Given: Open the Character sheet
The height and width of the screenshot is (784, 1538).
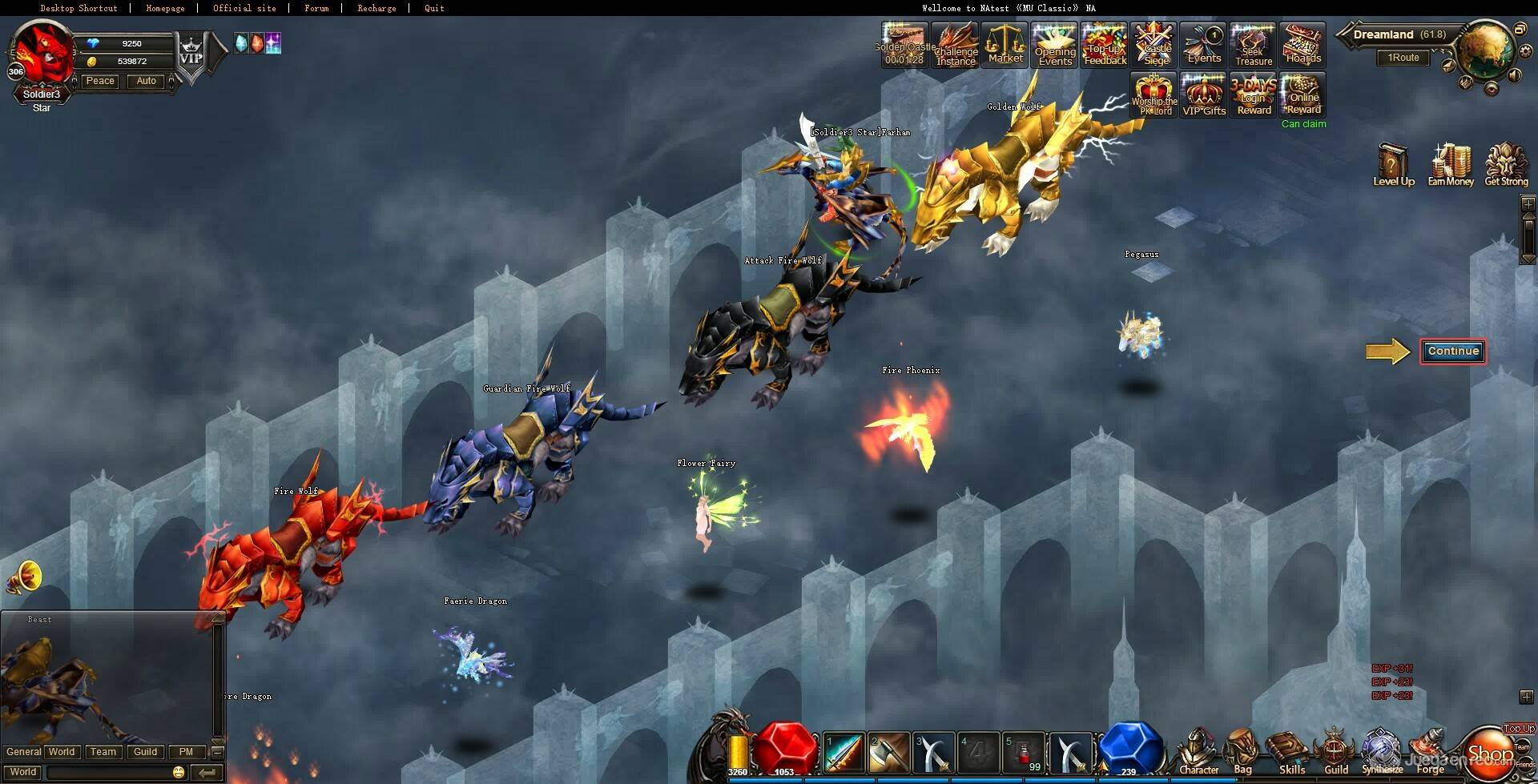Looking at the screenshot, I should point(1198,753).
